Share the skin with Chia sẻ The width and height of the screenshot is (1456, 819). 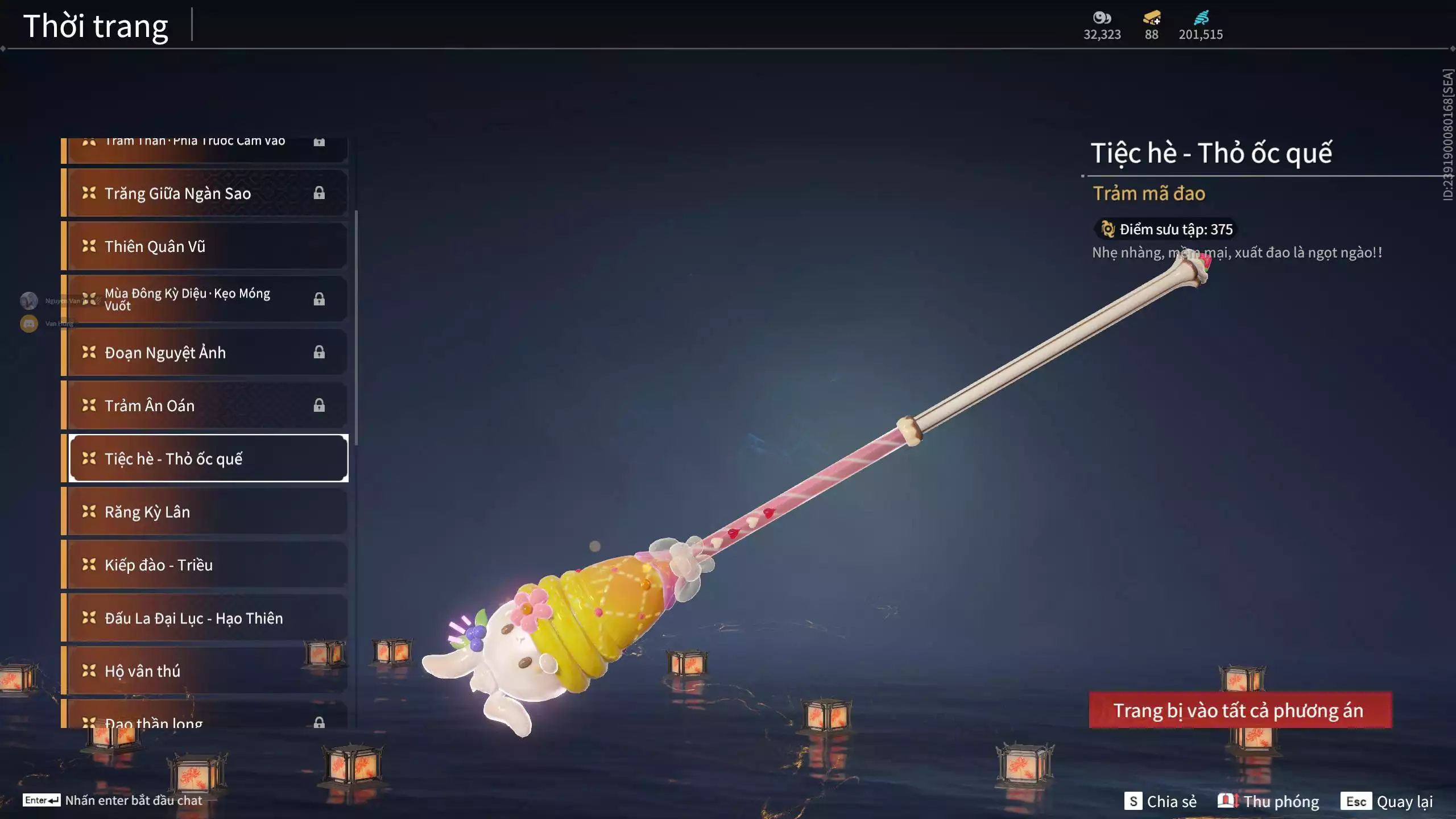click(x=1161, y=801)
